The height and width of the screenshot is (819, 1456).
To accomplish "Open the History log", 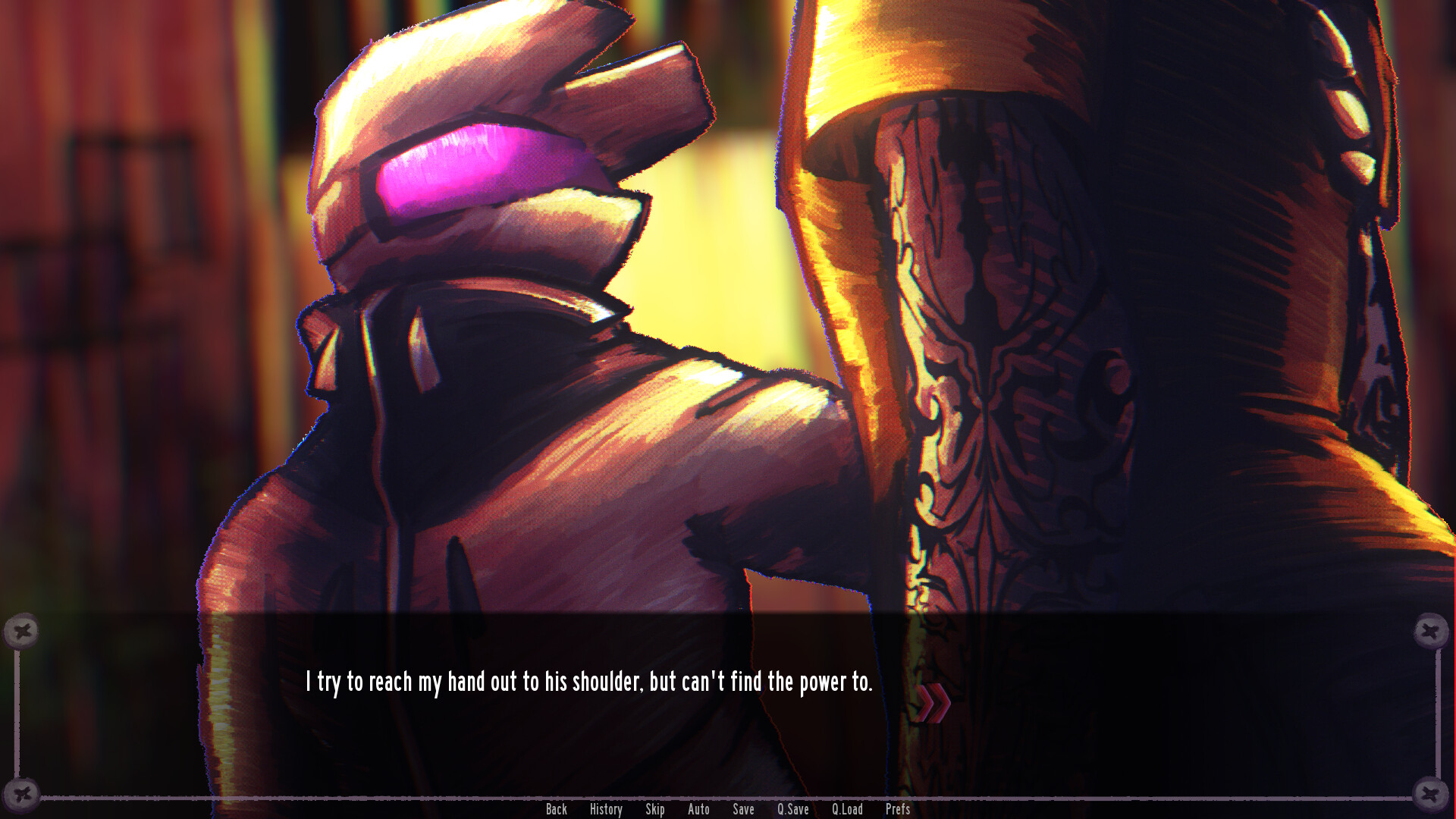I will click(605, 809).
